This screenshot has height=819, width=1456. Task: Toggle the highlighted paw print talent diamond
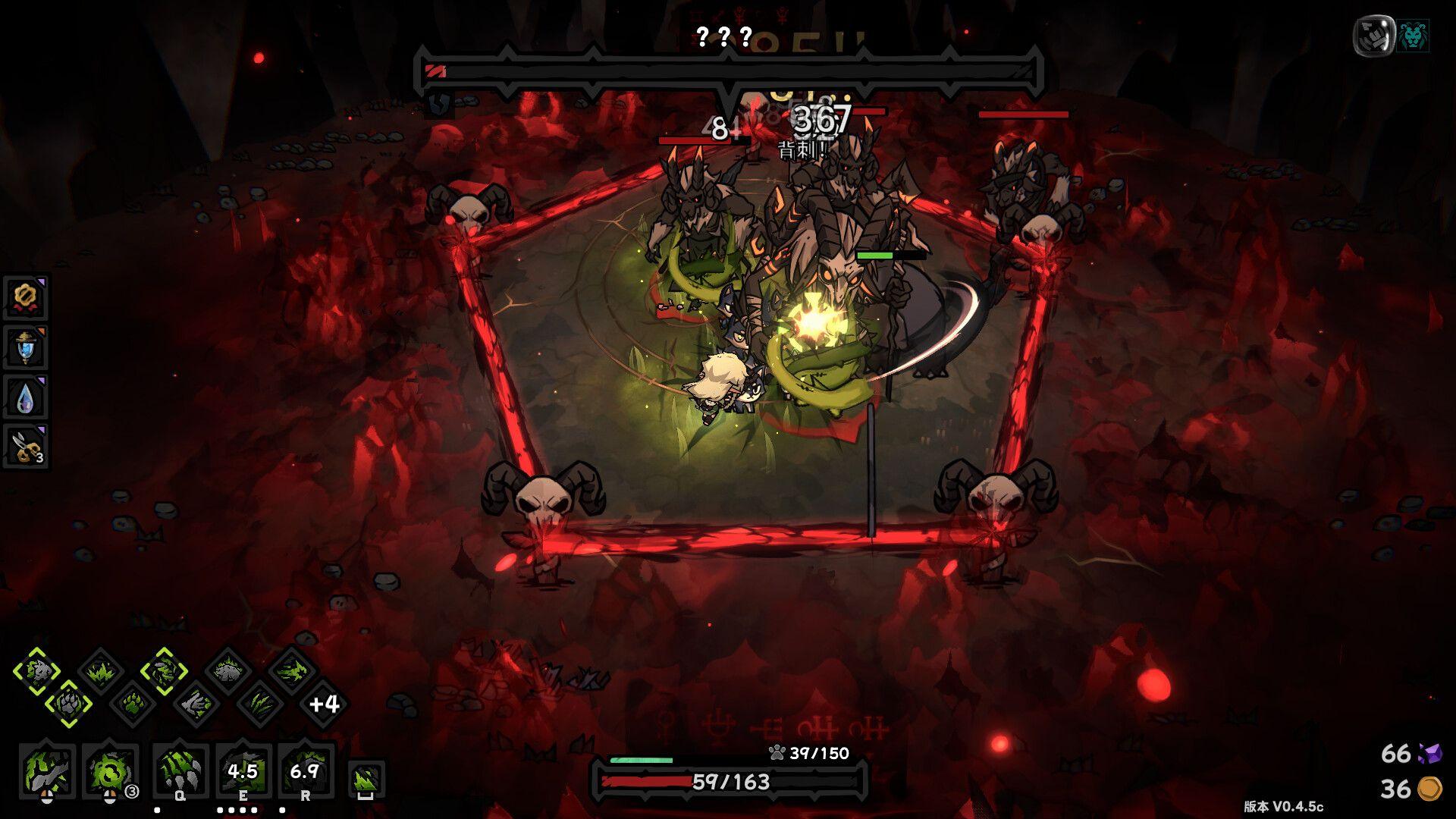pos(67,703)
